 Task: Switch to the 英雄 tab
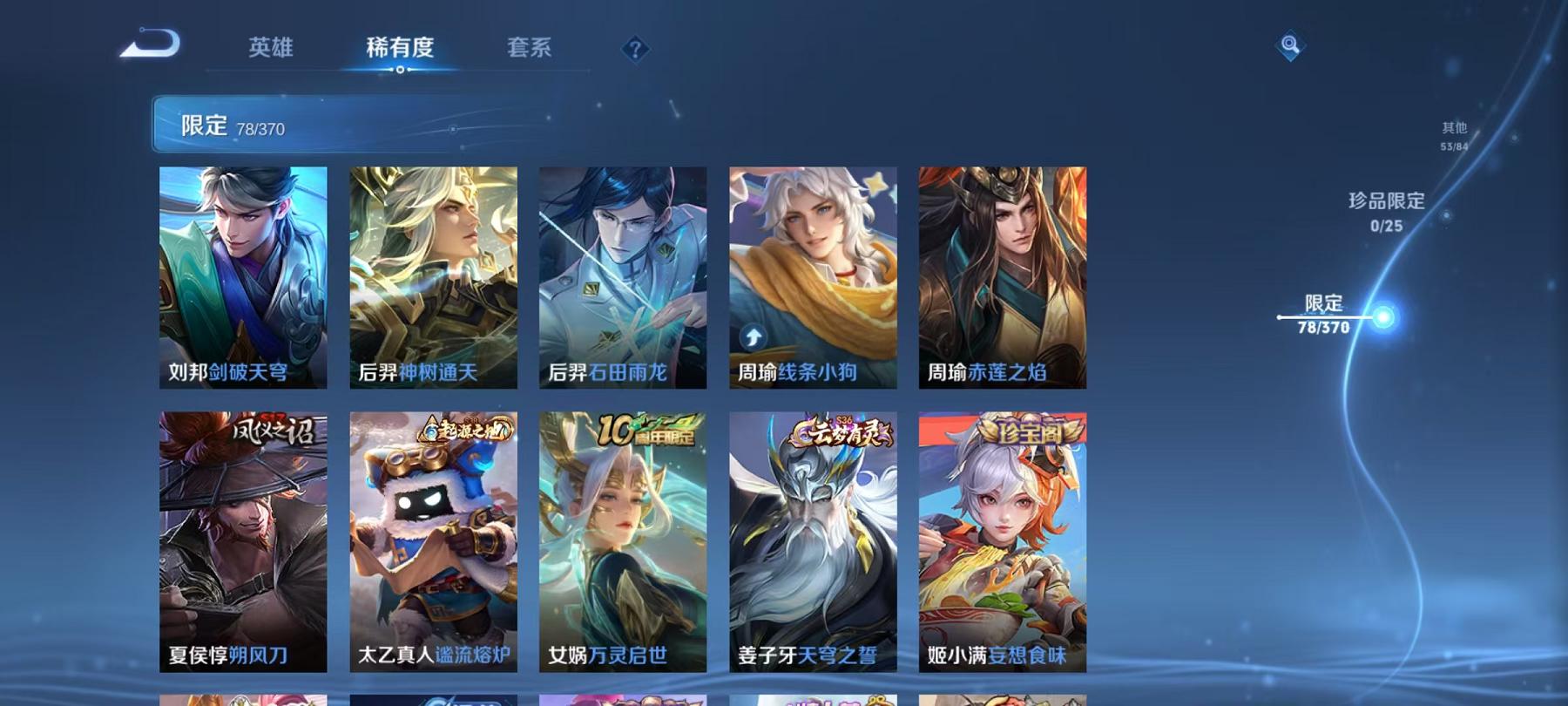(271, 50)
